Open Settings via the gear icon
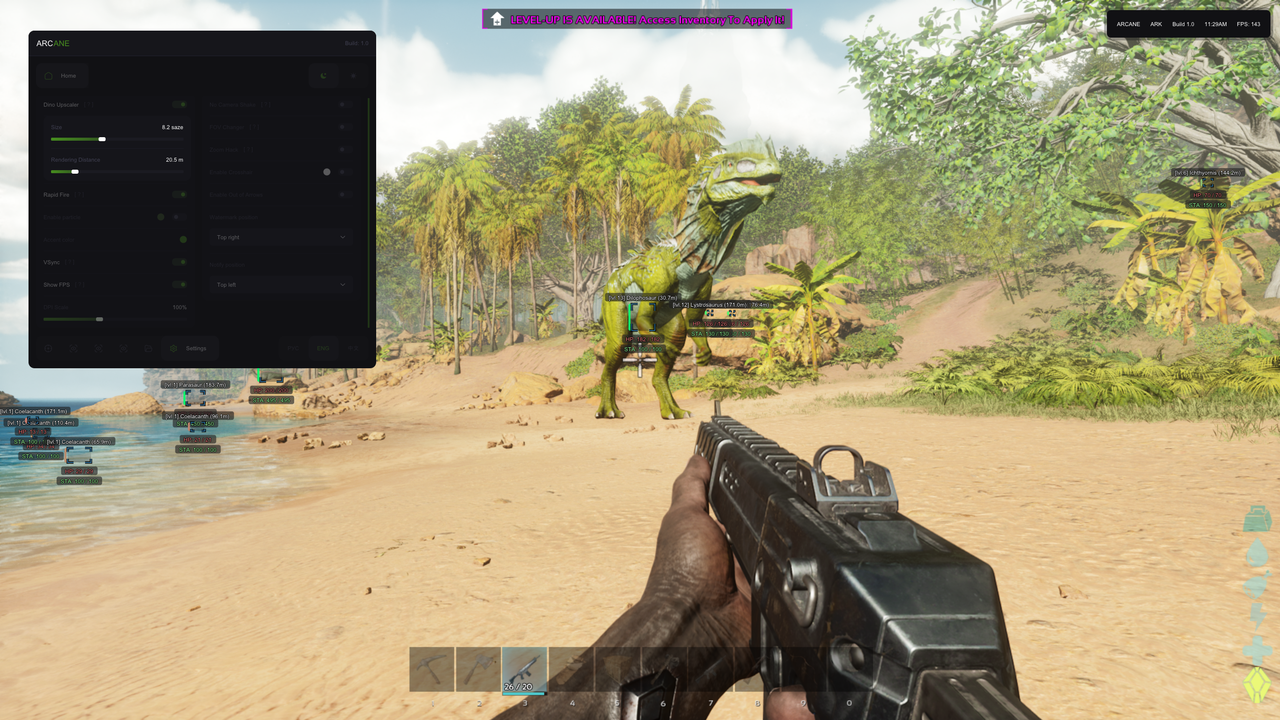Image resolution: width=1280 pixels, height=720 pixels. pos(180,348)
